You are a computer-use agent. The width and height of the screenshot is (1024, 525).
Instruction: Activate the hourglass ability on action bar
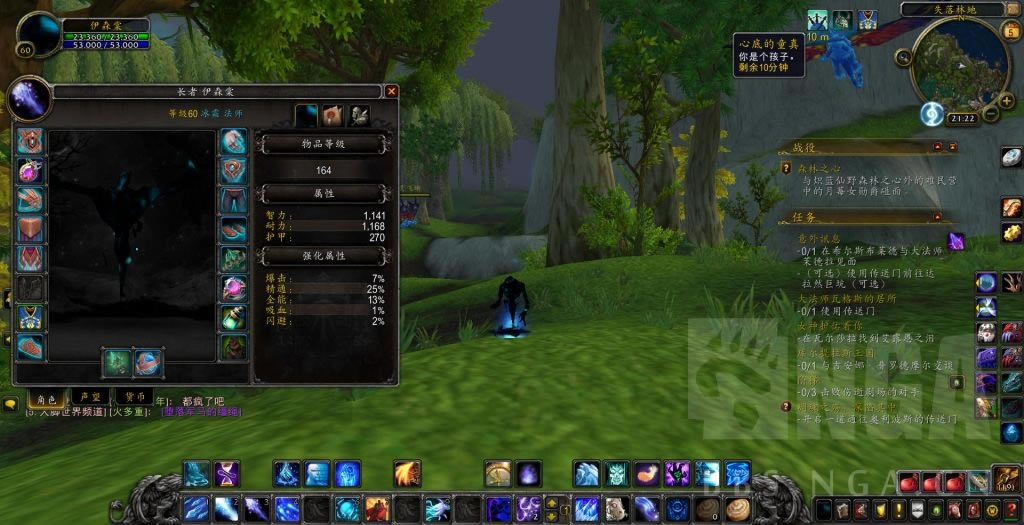point(227,473)
